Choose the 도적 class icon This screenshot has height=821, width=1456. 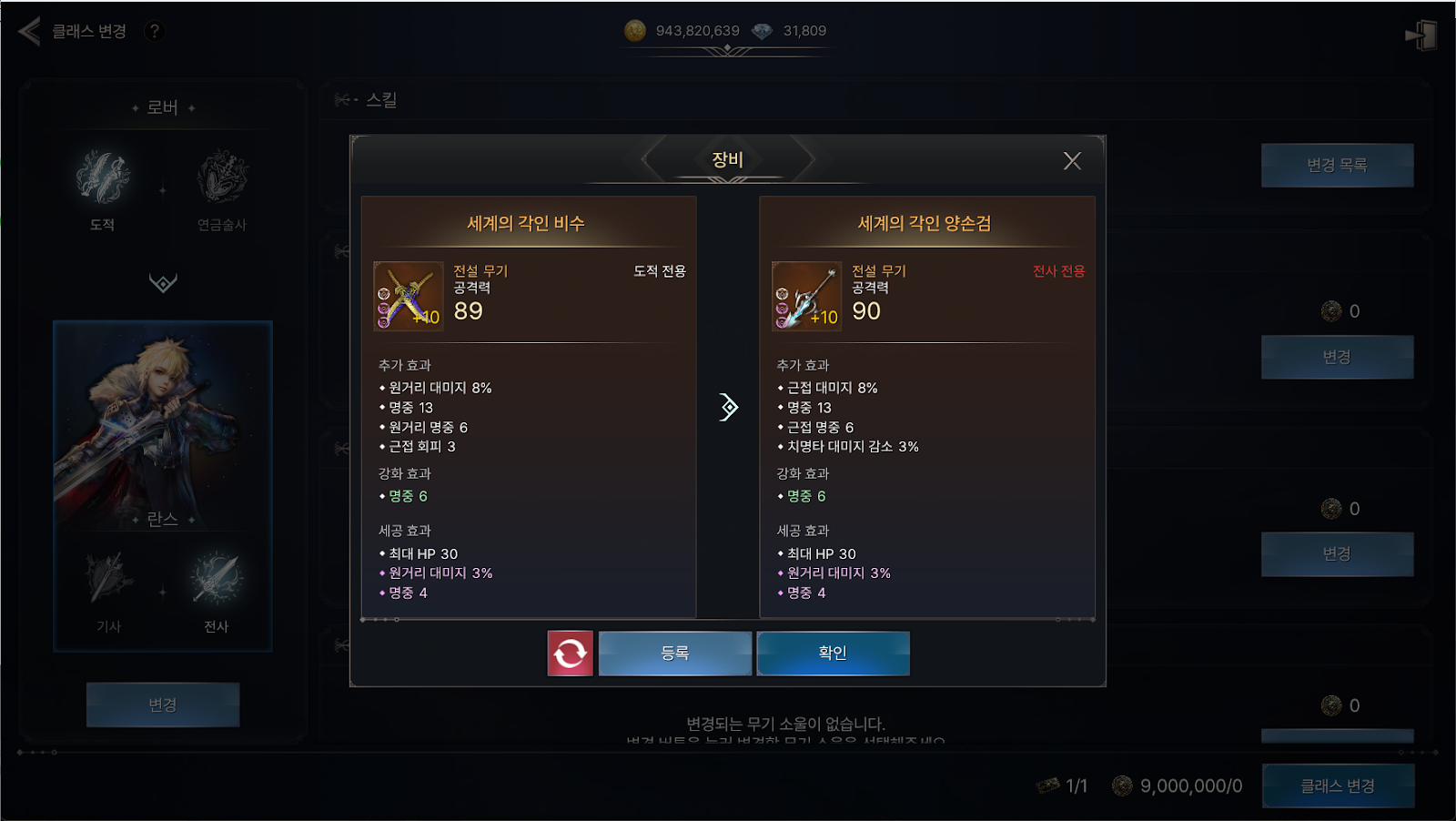click(x=103, y=177)
